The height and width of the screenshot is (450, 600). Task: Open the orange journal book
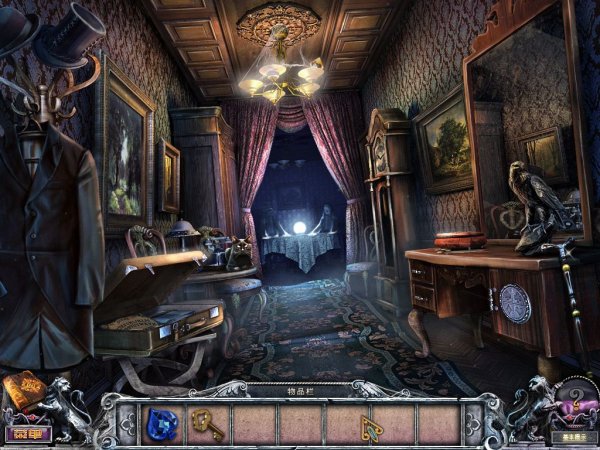(22, 390)
